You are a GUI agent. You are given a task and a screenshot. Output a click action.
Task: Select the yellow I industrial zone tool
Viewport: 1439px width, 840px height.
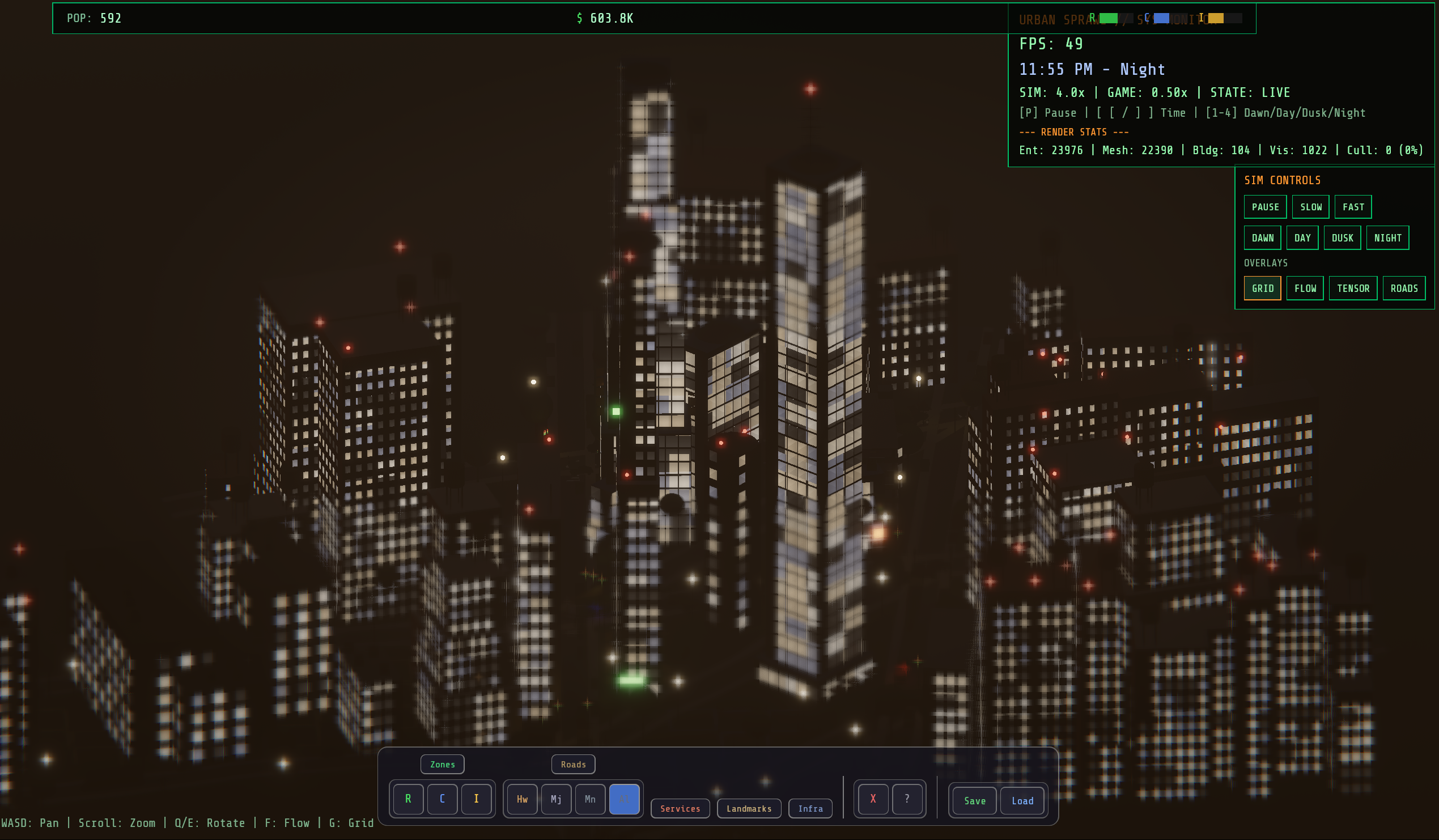pyautogui.click(x=476, y=799)
